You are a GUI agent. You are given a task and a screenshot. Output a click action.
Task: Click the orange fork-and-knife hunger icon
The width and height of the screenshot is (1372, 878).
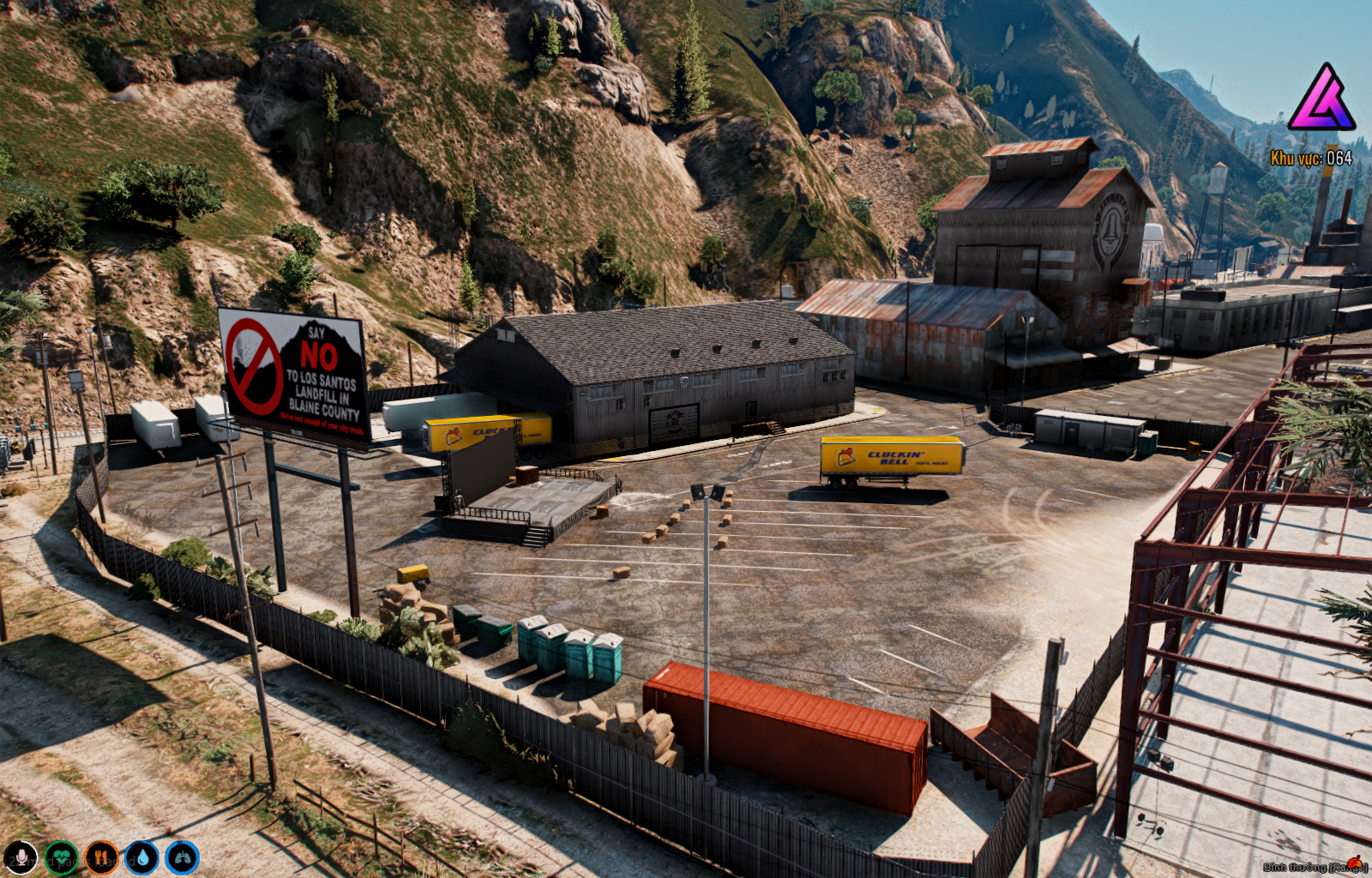click(101, 857)
